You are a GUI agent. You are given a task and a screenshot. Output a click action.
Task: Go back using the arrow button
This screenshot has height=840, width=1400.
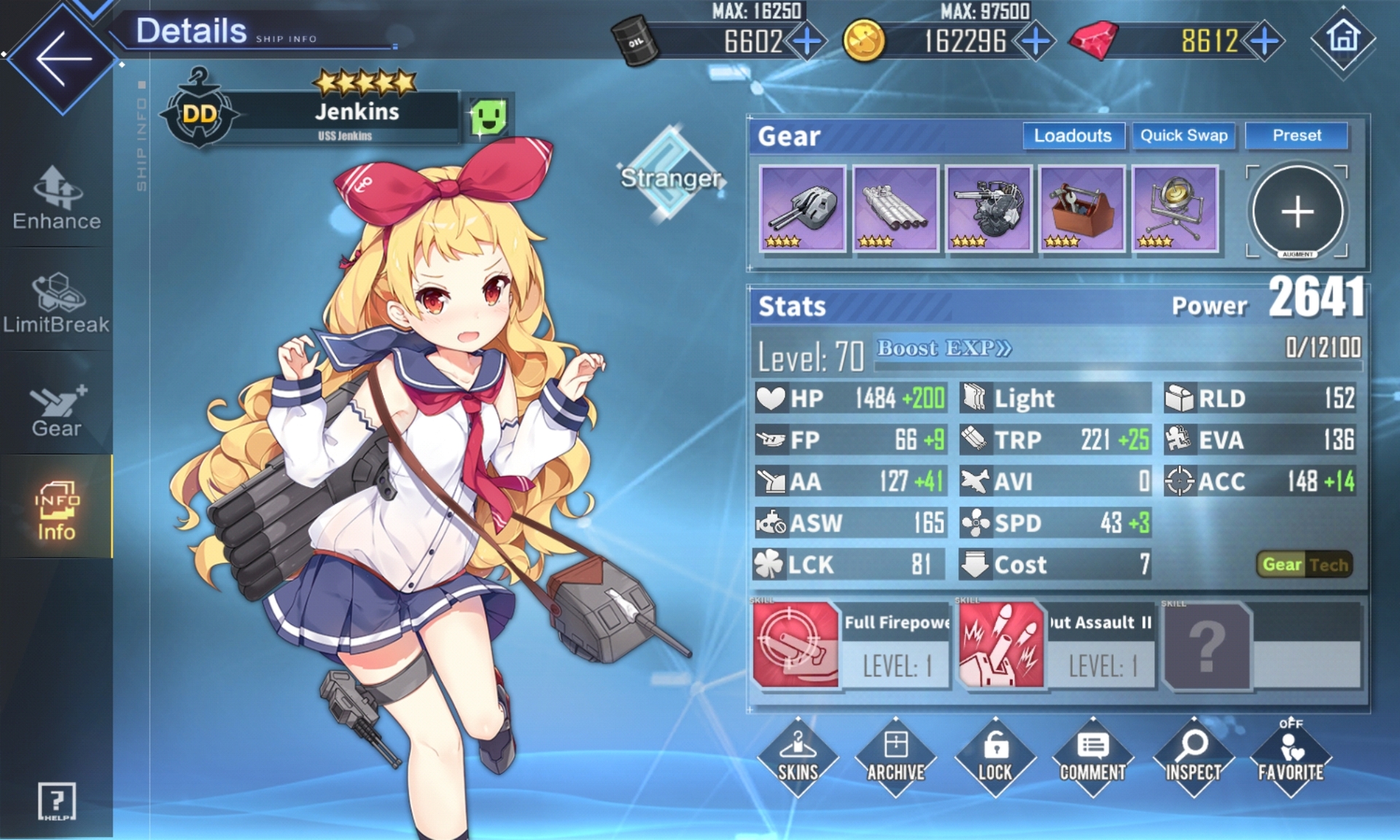click(62, 58)
